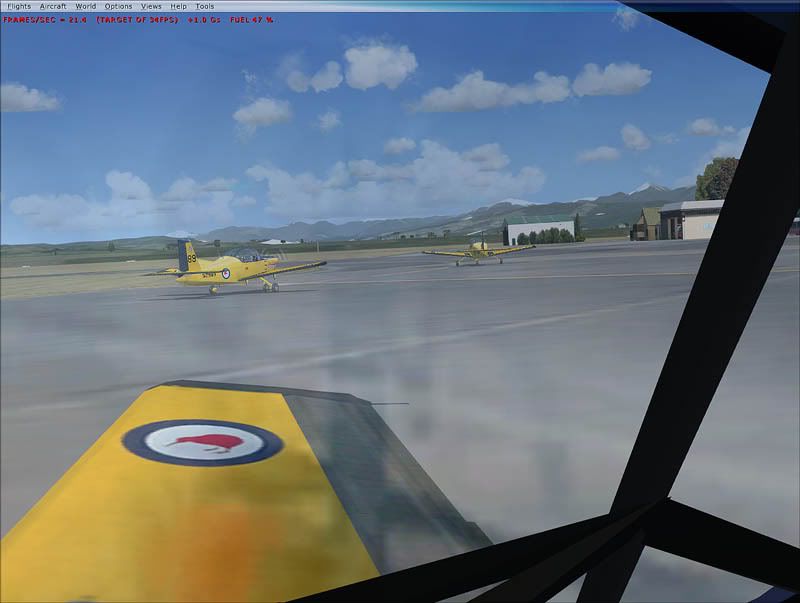Click the Options menu
This screenshot has height=603, width=800.
pyautogui.click(x=118, y=6)
